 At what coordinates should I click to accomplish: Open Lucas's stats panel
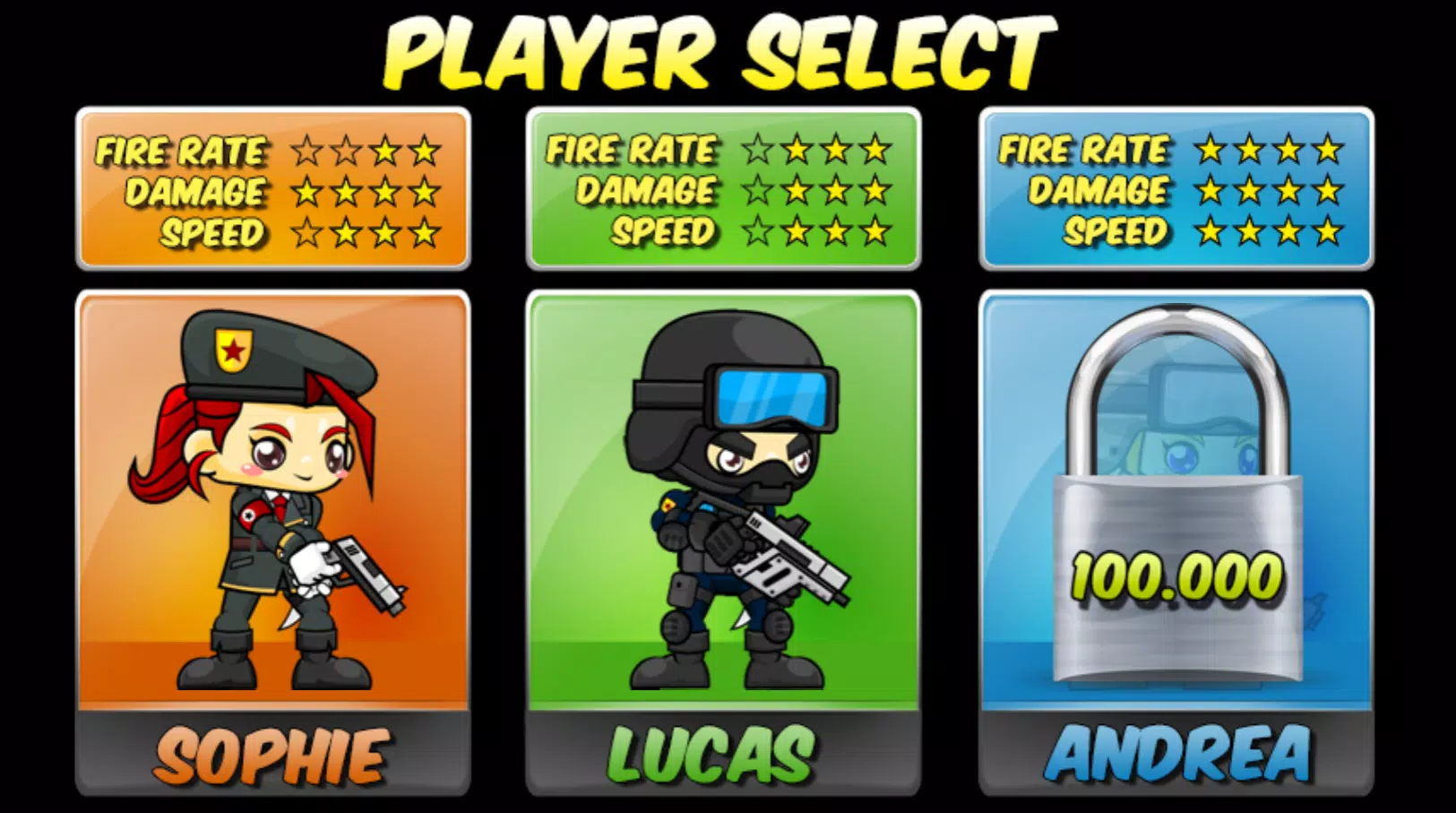click(726, 190)
